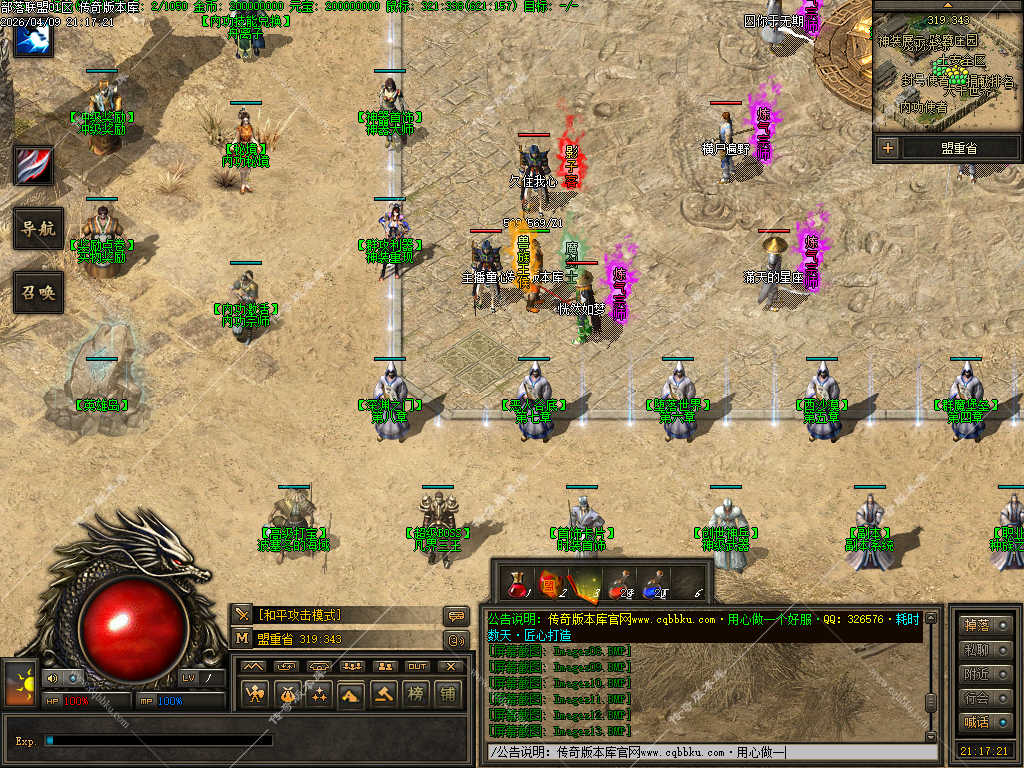Click the OUT logout button
The width and height of the screenshot is (1024, 768).
click(417, 666)
